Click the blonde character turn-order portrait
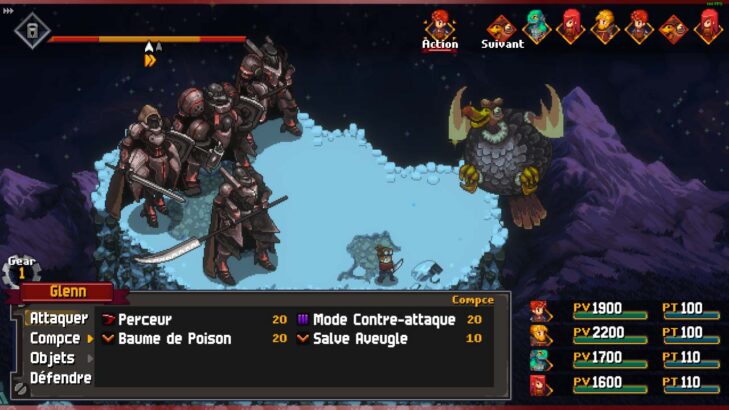The height and width of the screenshot is (410, 729). click(x=605, y=25)
